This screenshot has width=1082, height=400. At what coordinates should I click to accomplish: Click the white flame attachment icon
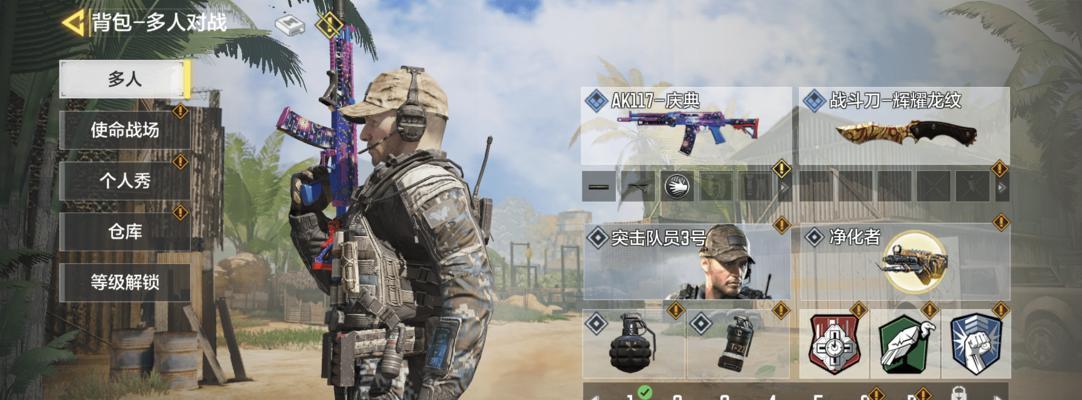click(x=678, y=186)
